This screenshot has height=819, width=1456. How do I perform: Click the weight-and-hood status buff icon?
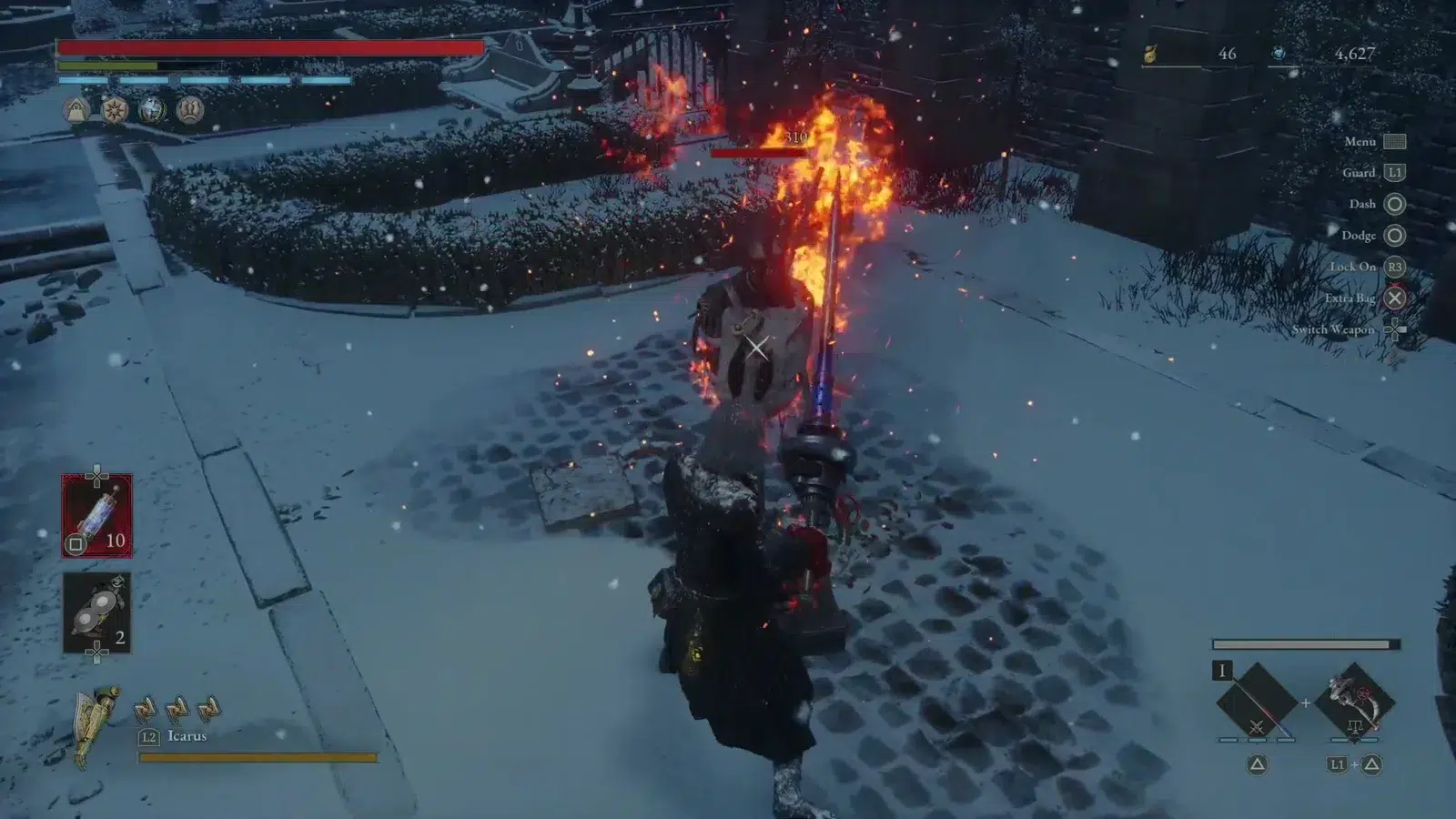(77, 110)
